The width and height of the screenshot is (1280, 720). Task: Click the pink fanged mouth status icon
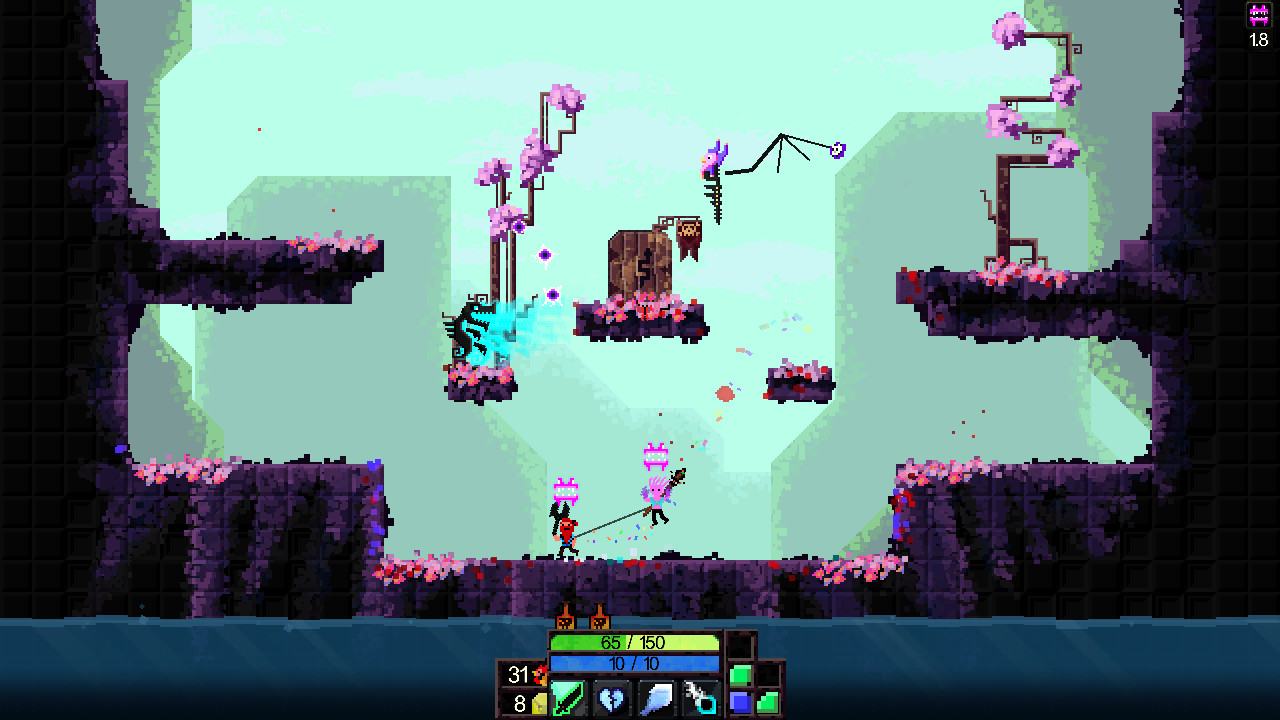tap(1259, 16)
